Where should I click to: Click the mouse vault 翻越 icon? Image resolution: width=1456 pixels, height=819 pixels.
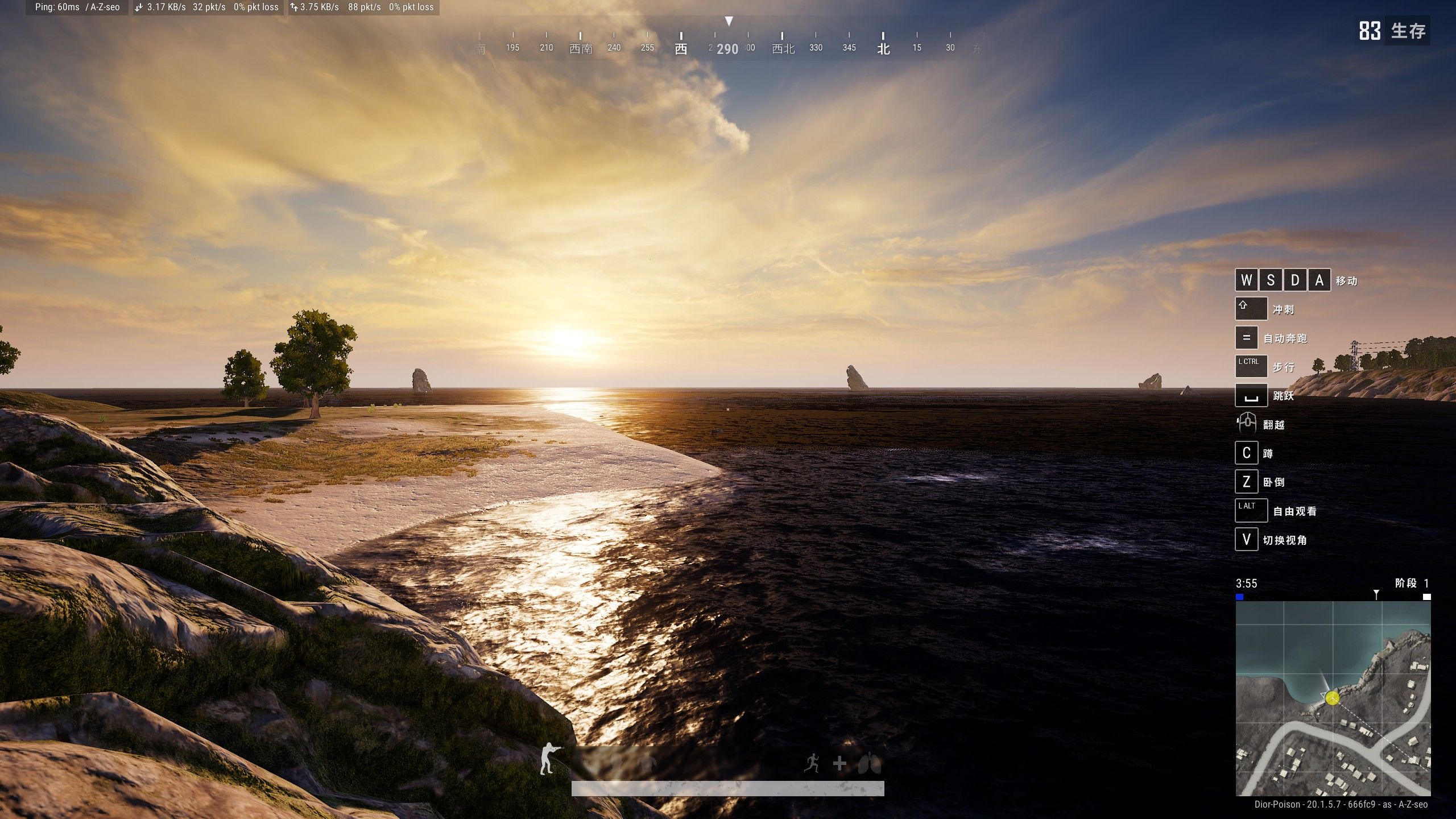[x=1247, y=424]
